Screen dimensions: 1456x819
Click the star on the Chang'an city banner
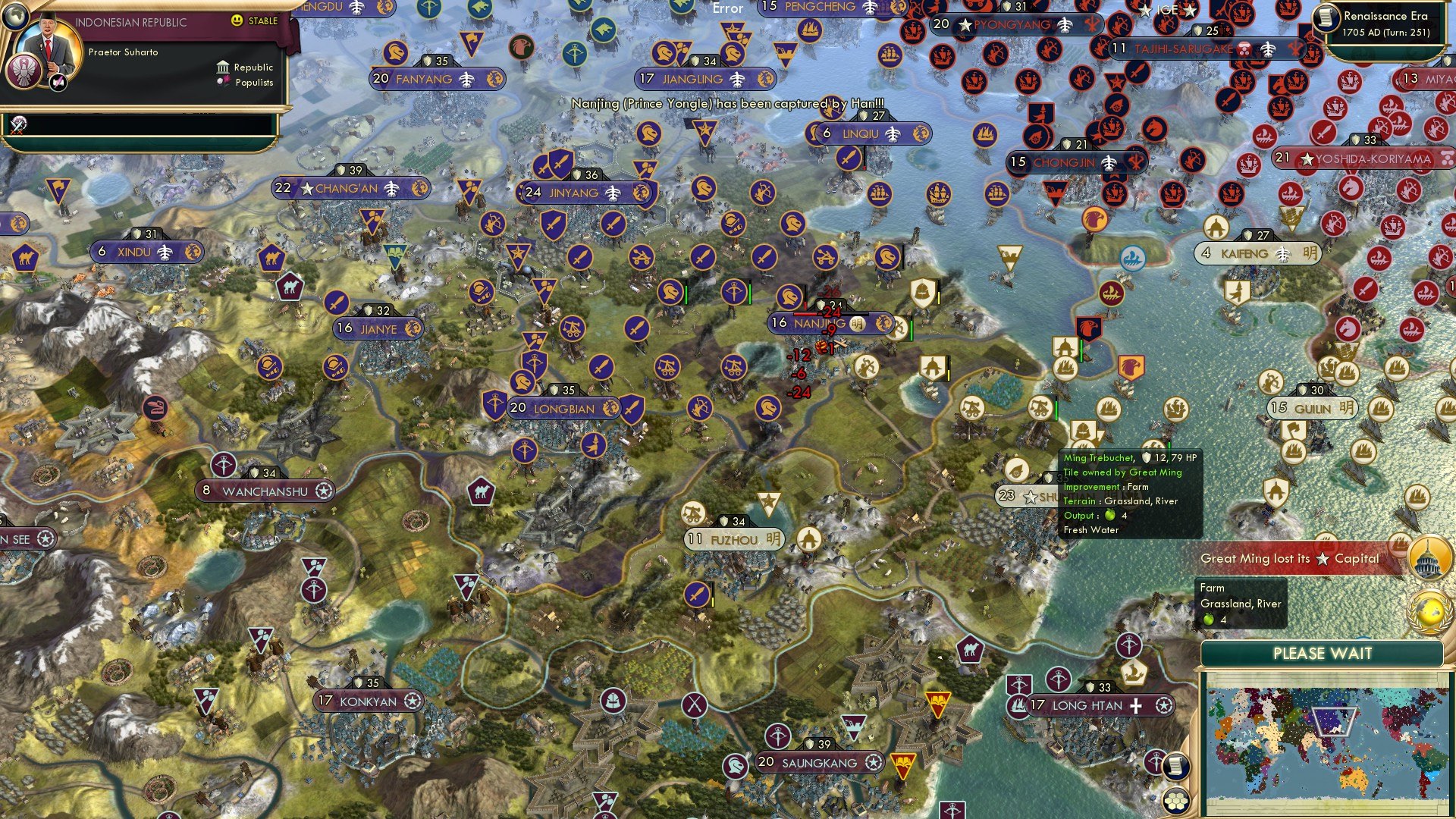309,188
